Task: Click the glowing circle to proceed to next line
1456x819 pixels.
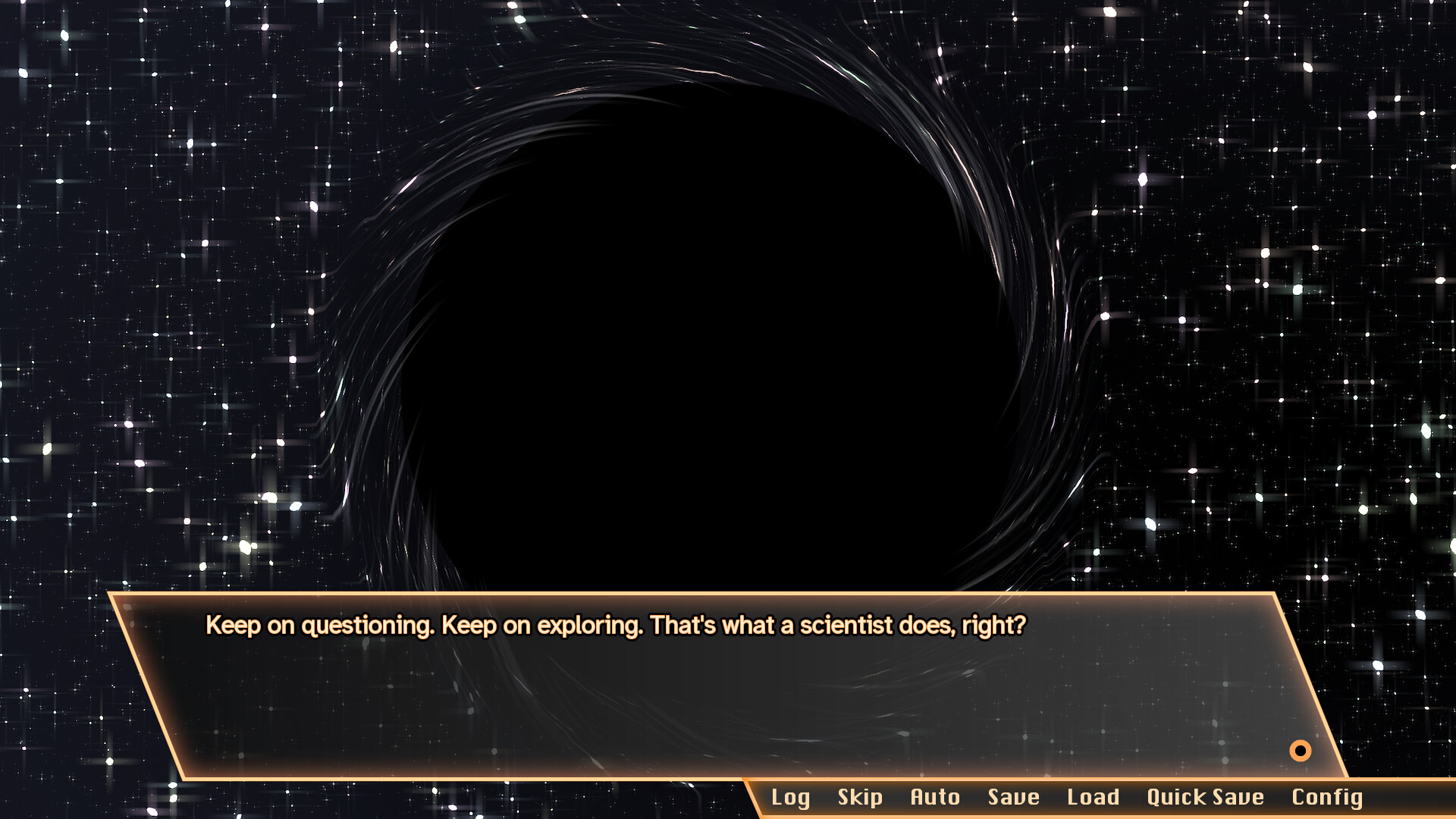Action: pyautogui.click(x=1299, y=751)
